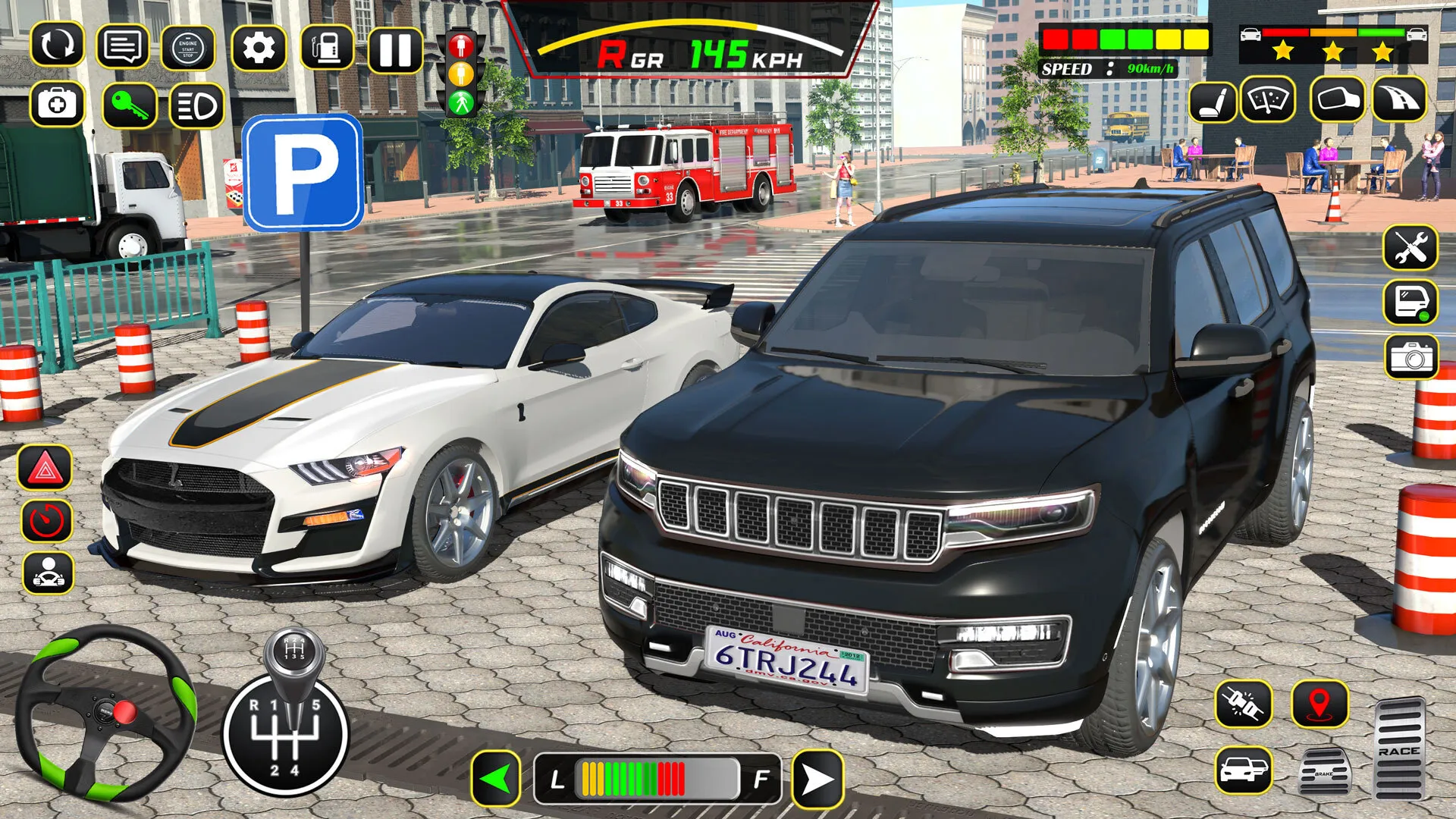
Task: Open the chat message button
Action: click(x=123, y=47)
